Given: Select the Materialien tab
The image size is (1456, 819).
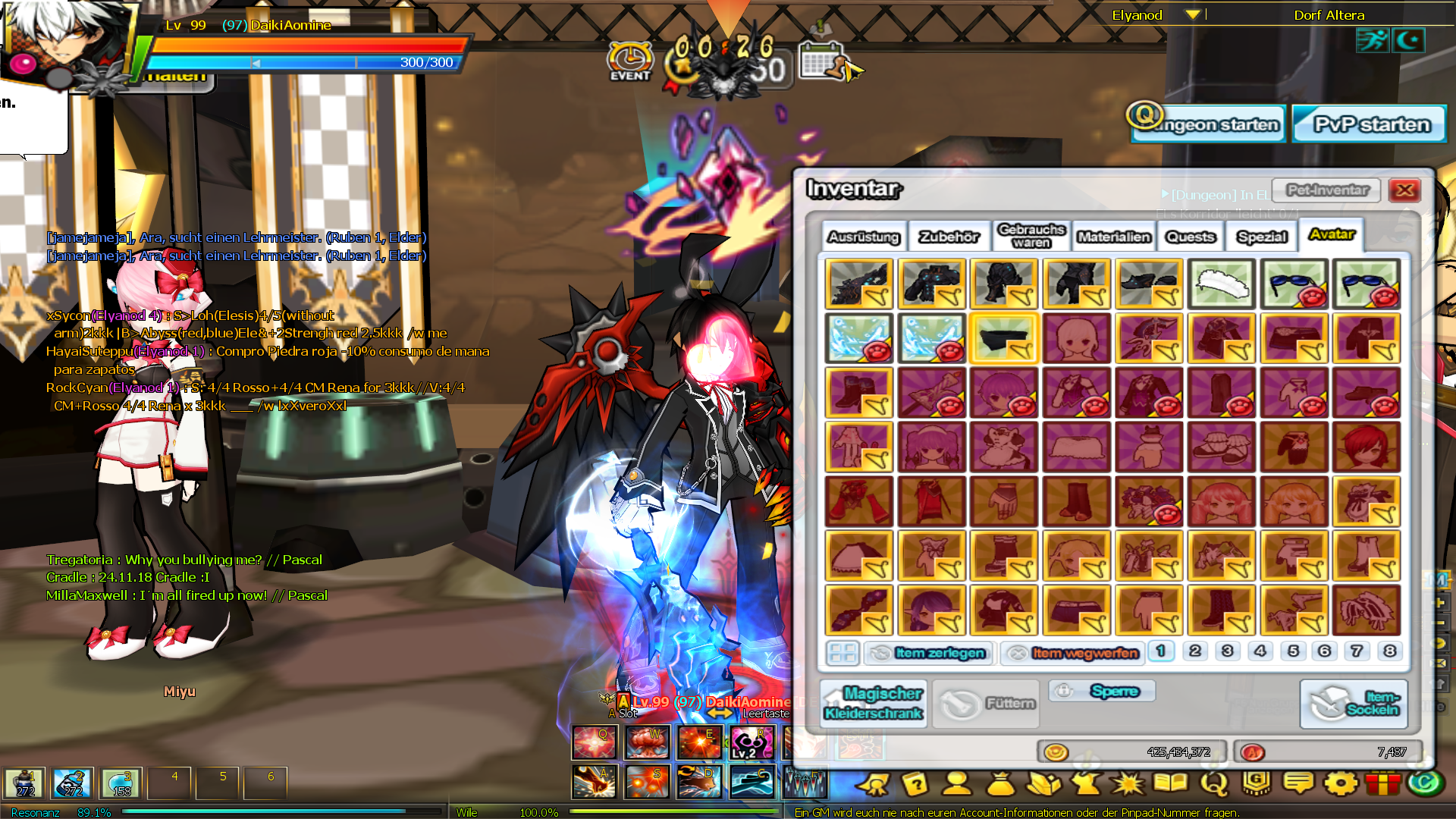Looking at the screenshot, I should coord(1114,237).
